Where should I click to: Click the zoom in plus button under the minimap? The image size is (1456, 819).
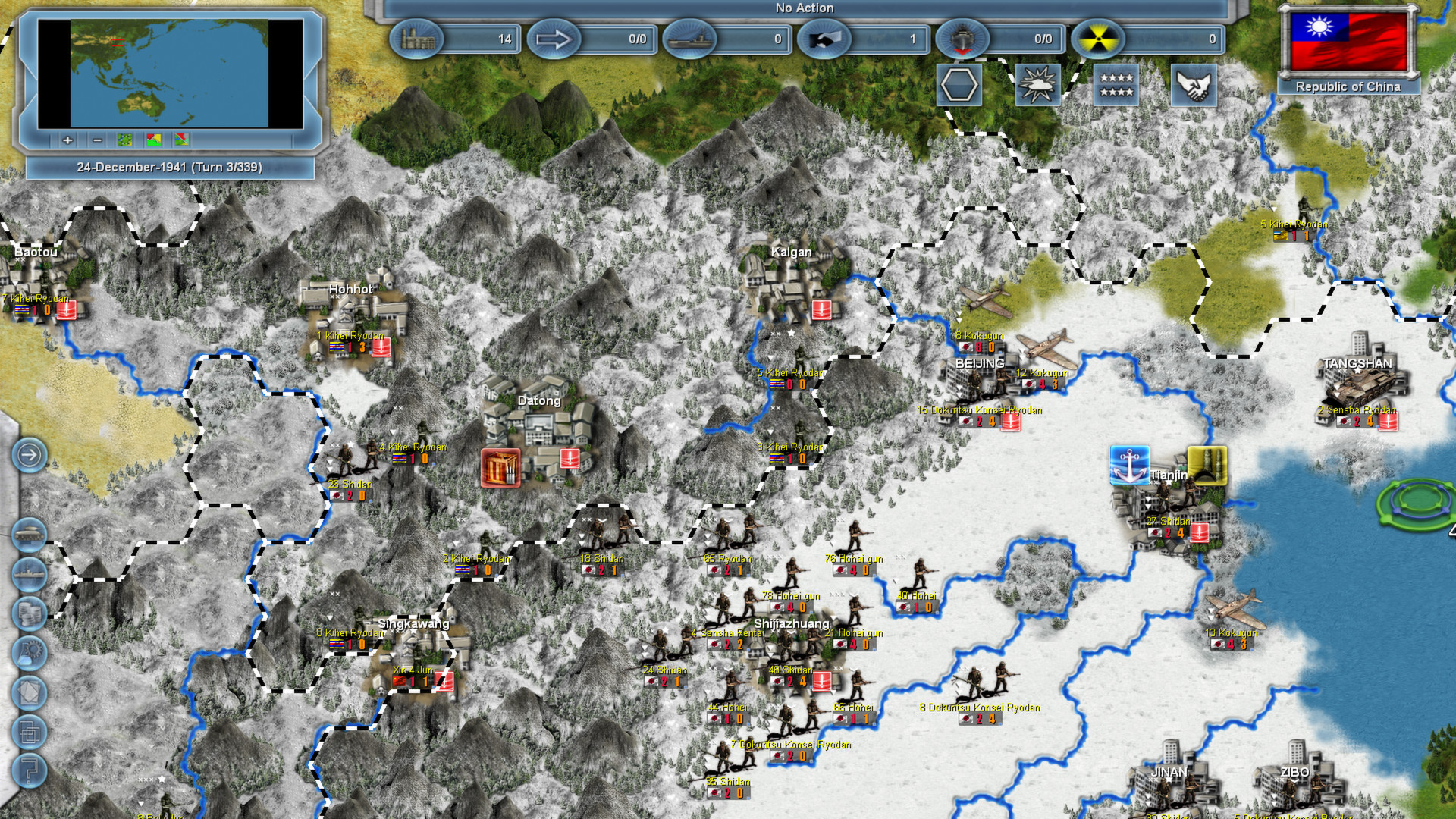pyautogui.click(x=67, y=140)
